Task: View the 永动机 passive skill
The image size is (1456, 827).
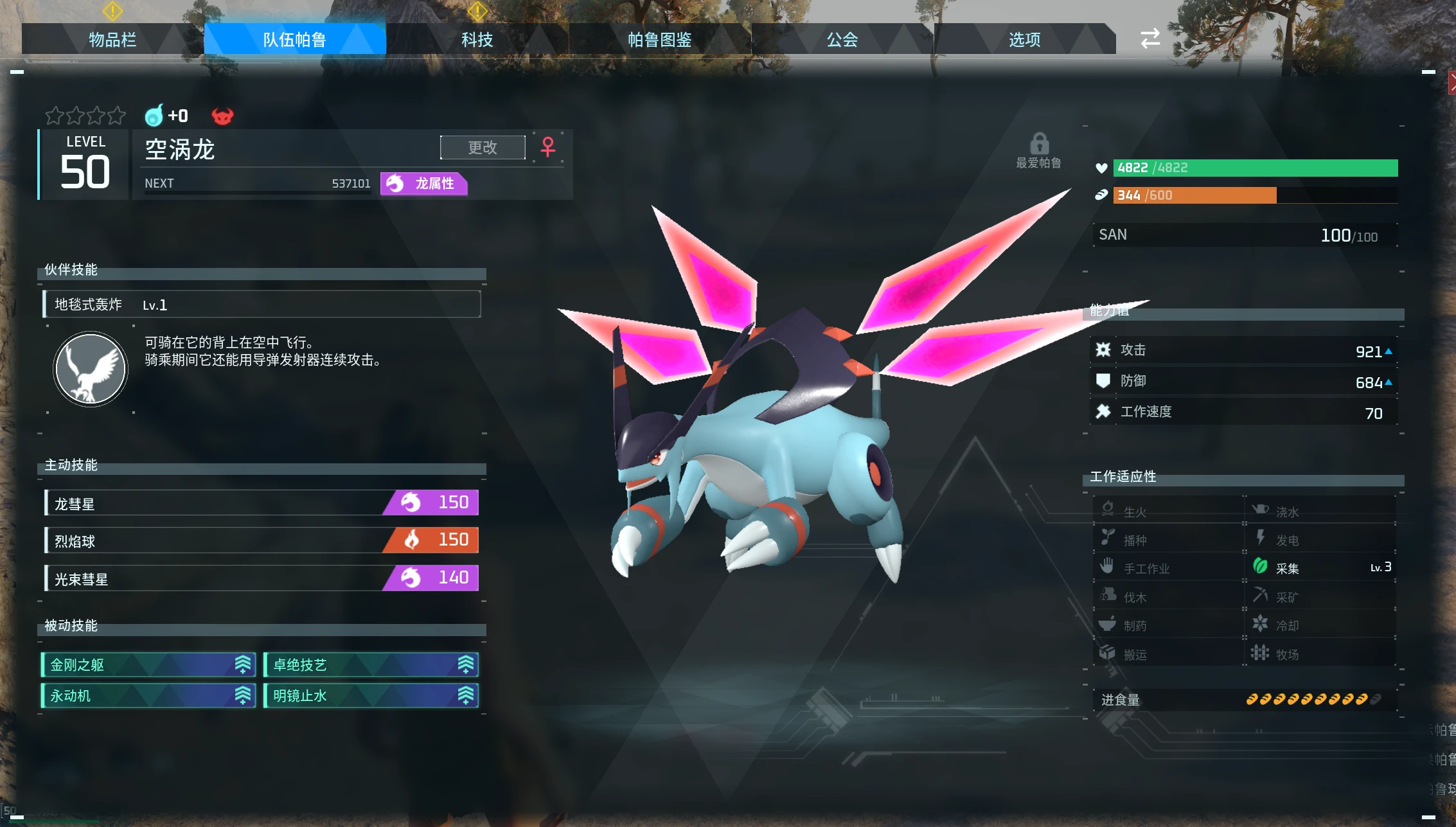Action: coord(148,696)
